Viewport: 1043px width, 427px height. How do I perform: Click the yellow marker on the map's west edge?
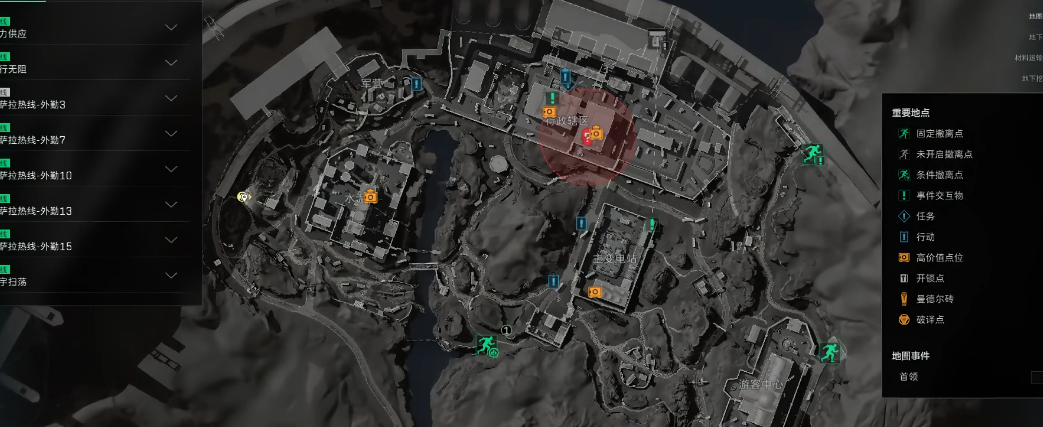click(243, 197)
